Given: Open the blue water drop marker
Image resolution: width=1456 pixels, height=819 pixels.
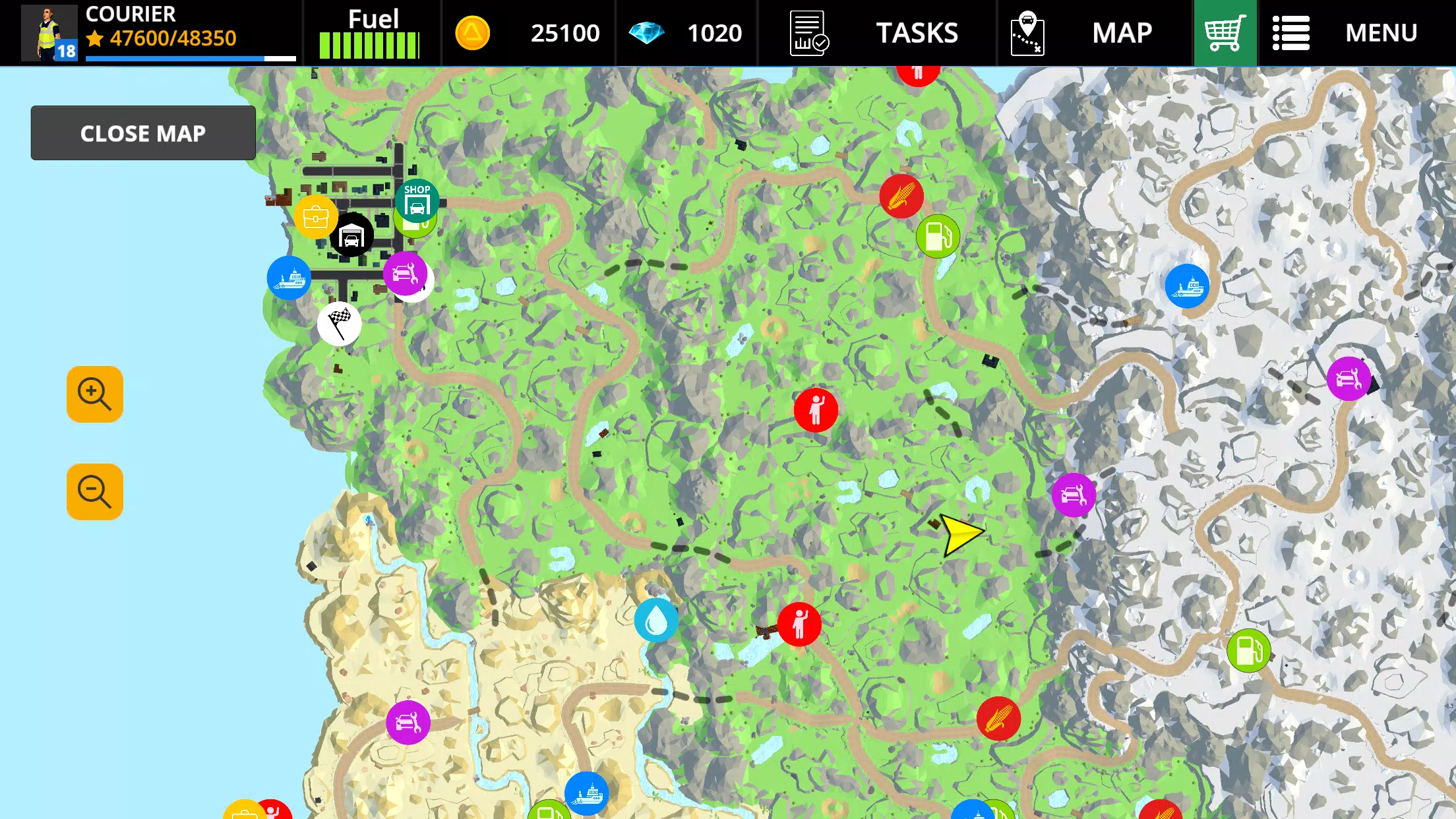Looking at the screenshot, I should [x=655, y=619].
